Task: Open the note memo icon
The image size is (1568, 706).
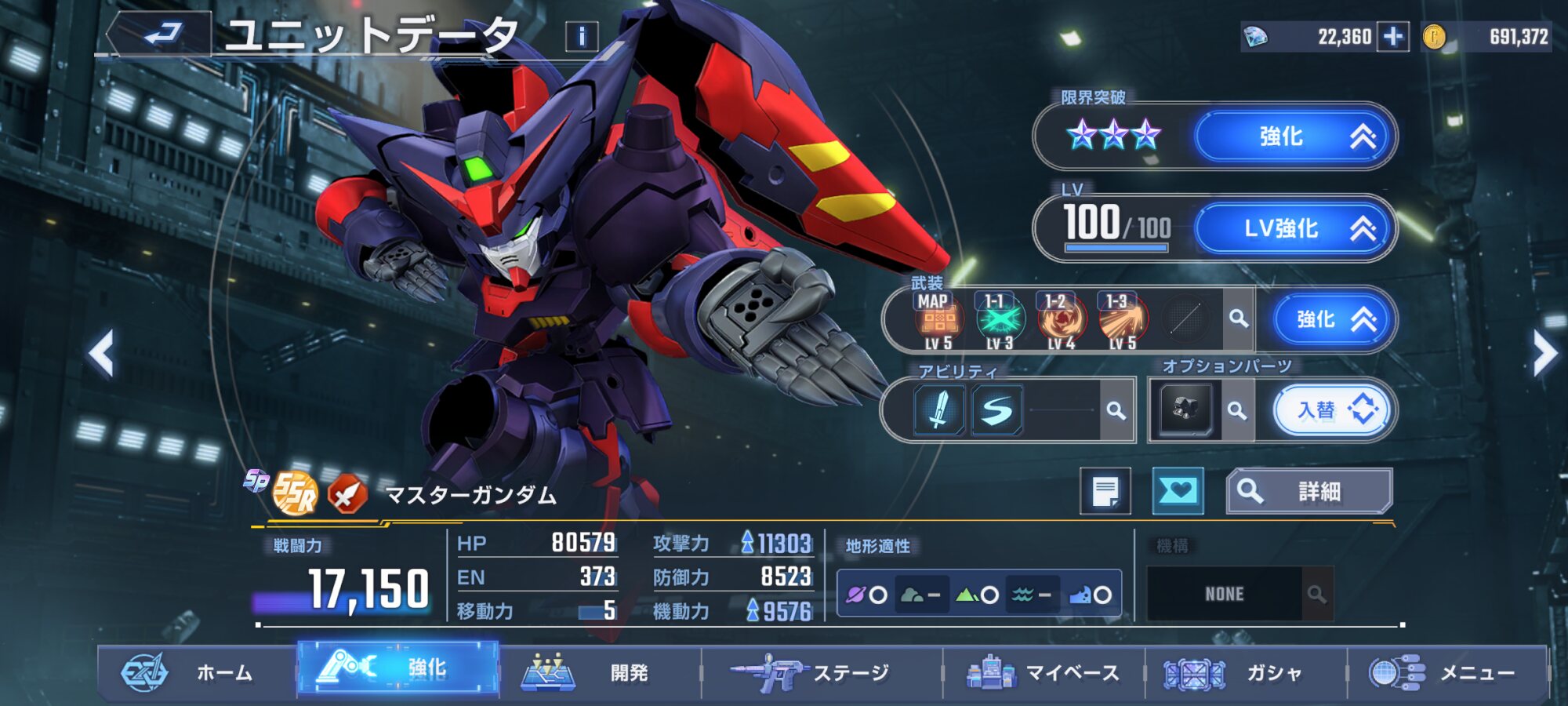Action: (1105, 492)
